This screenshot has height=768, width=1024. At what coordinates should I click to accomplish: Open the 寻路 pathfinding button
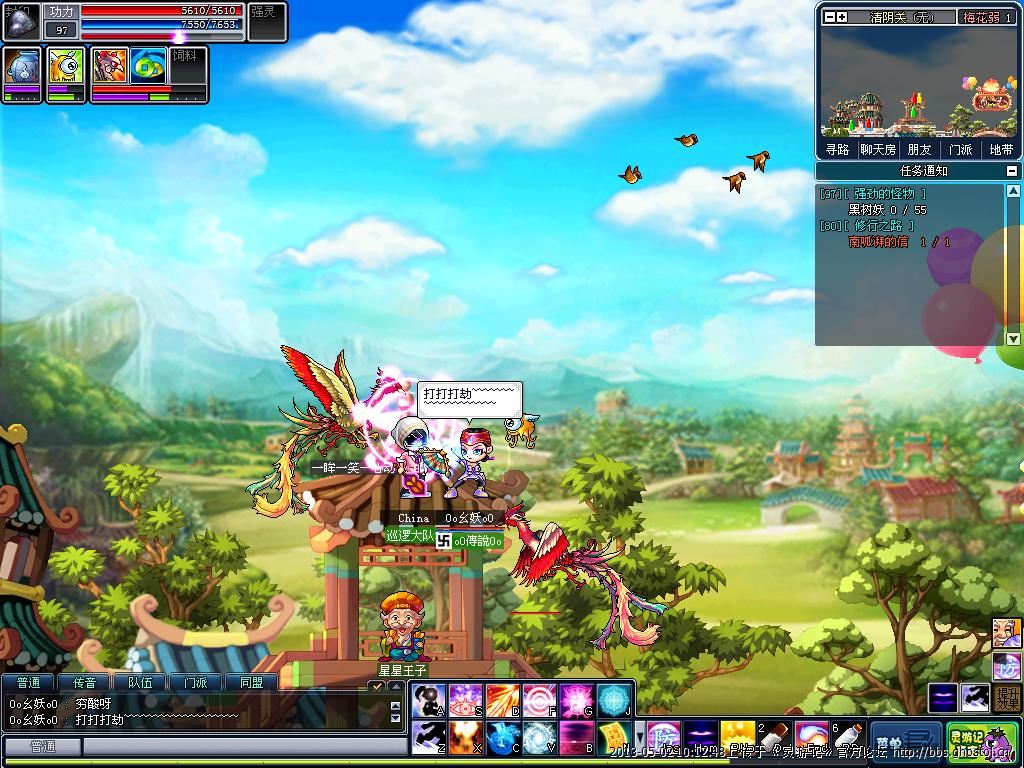click(x=837, y=150)
